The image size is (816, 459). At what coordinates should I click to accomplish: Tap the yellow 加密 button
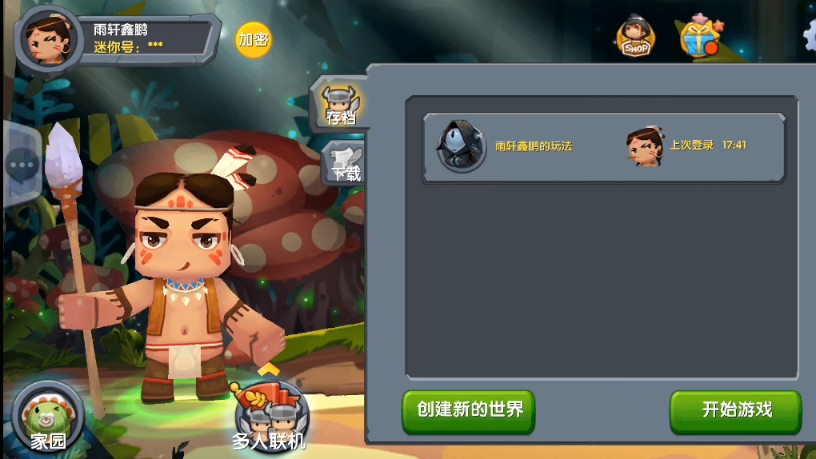tap(253, 40)
